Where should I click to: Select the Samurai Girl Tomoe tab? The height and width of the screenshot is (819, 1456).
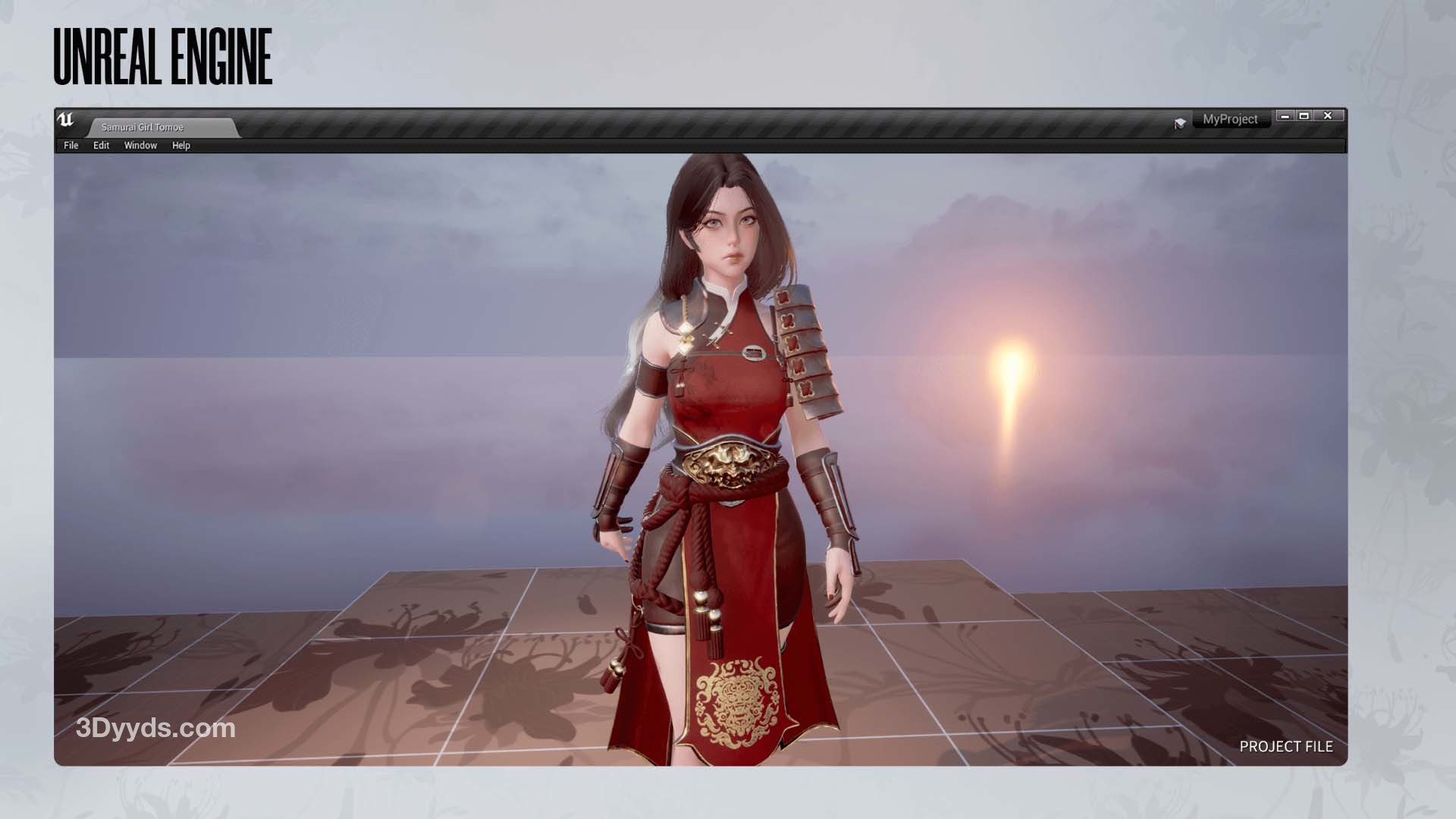coord(143,127)
